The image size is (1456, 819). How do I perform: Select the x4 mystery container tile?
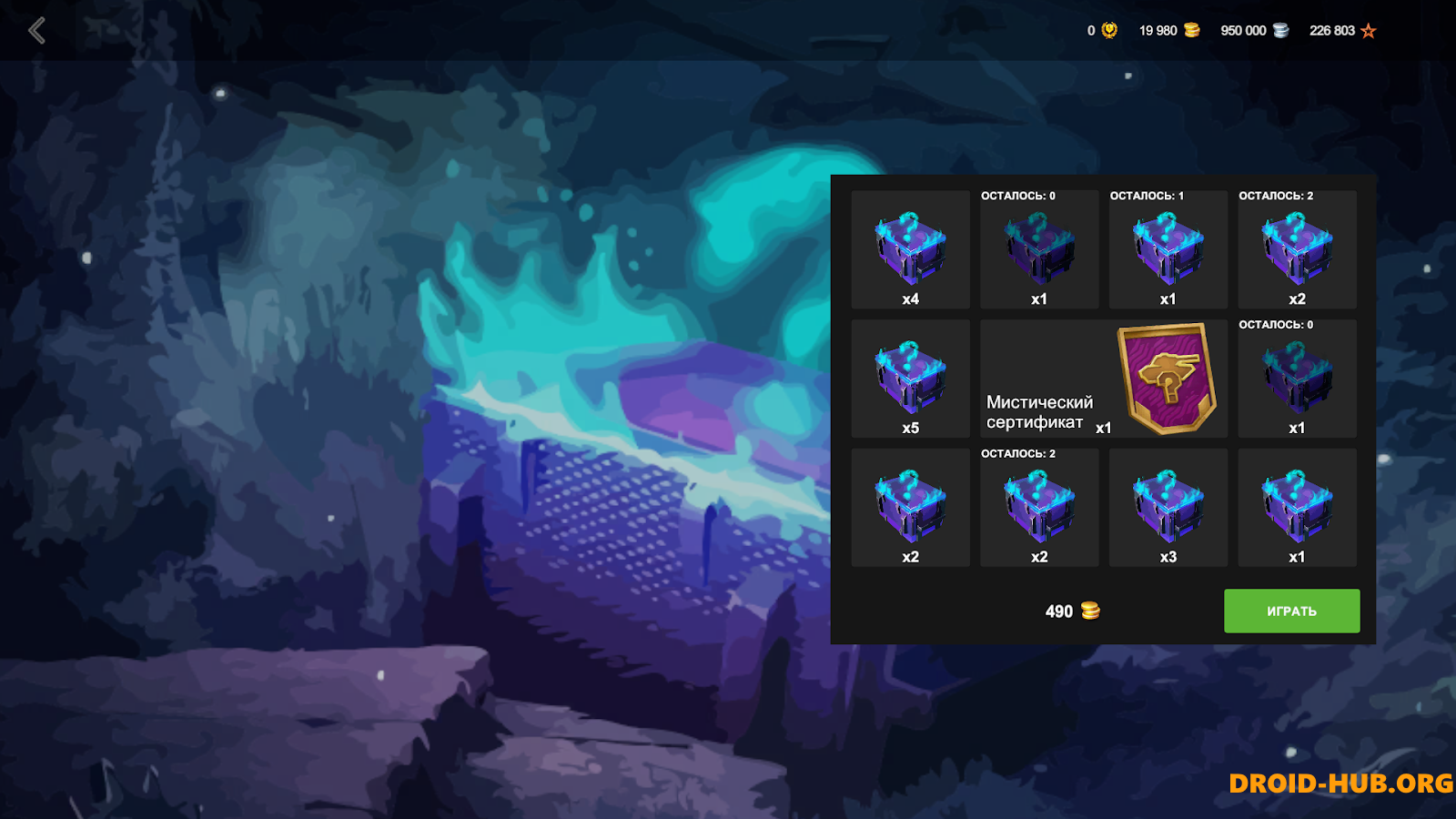[x=910, y=250]
